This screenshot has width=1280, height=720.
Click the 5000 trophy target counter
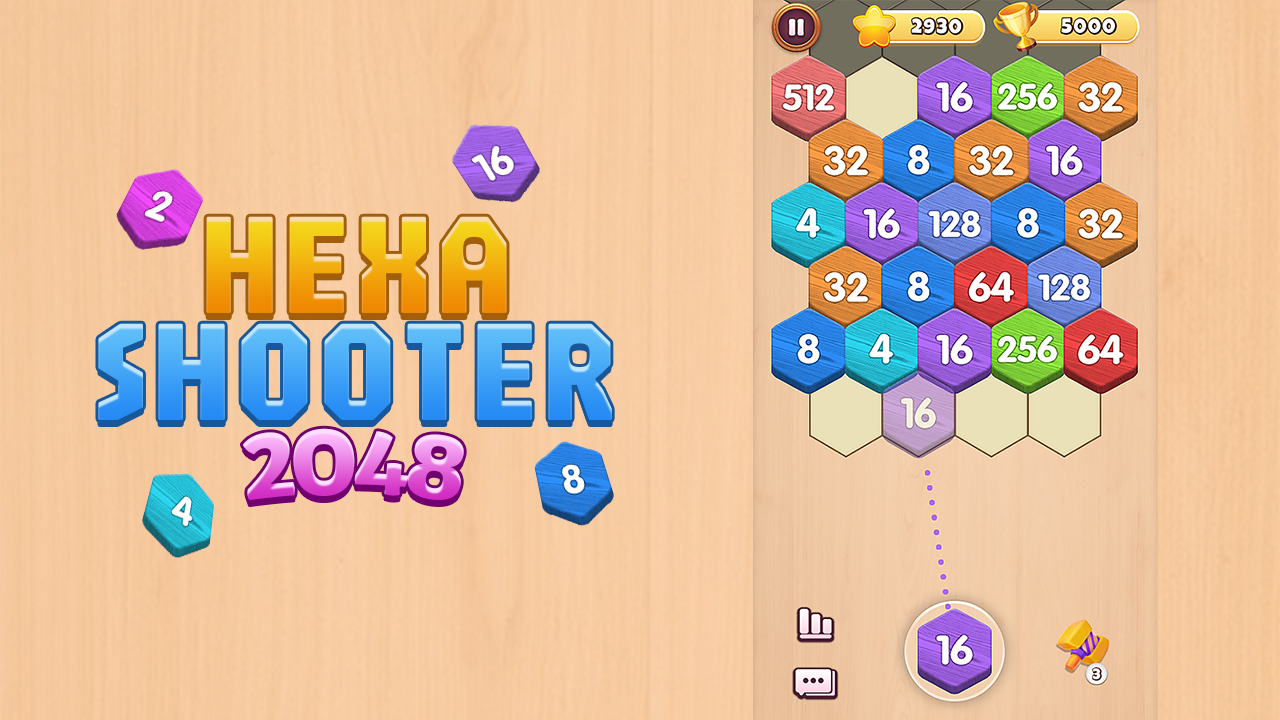click(1090, 24)
